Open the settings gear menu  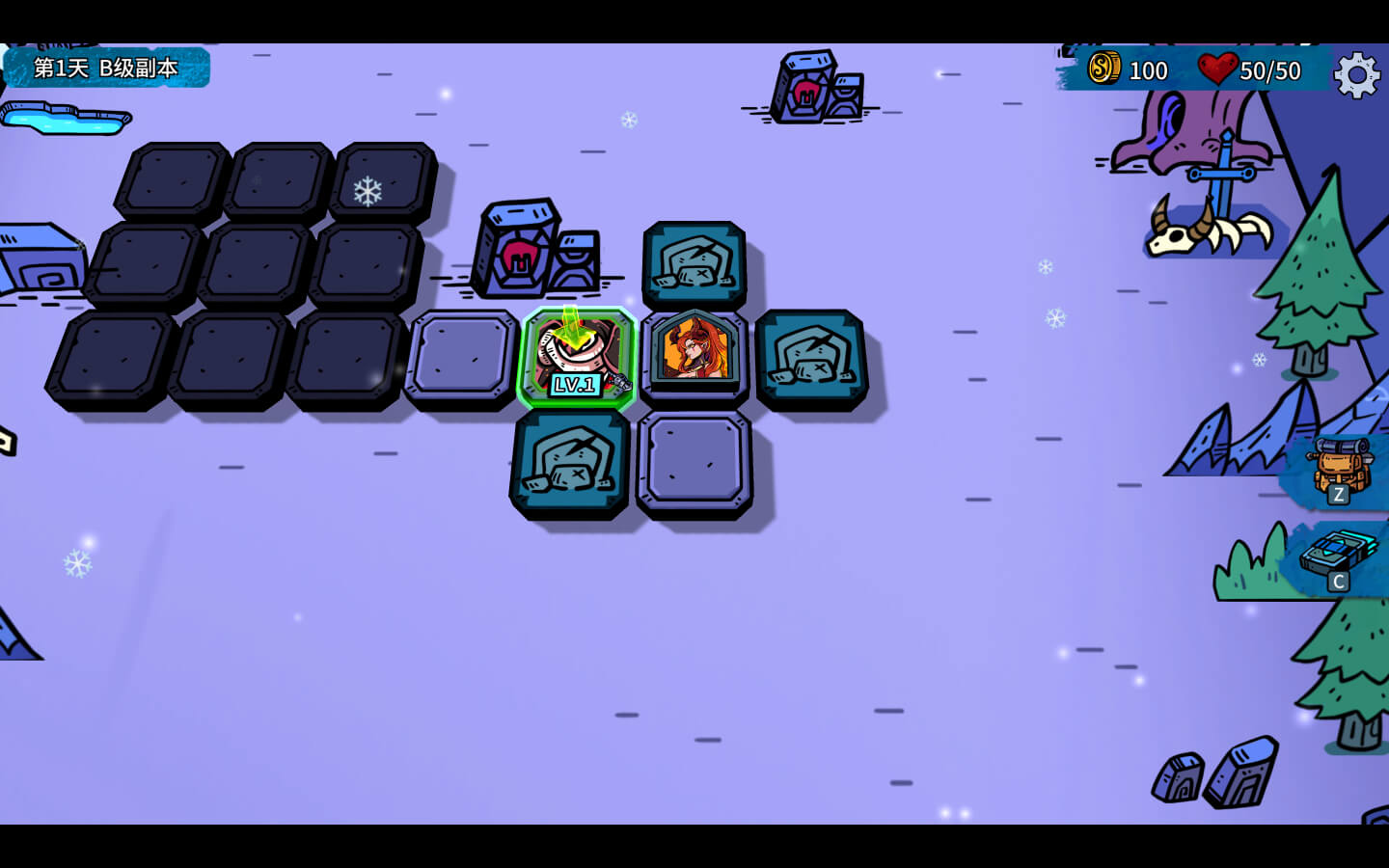(1356, 73)
